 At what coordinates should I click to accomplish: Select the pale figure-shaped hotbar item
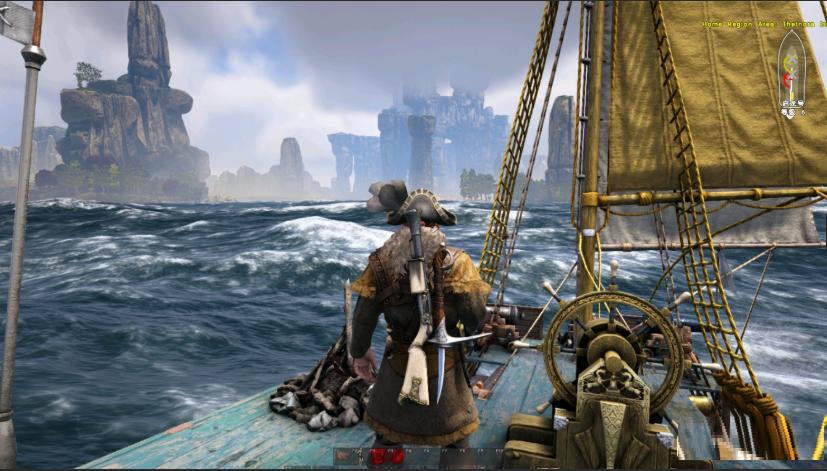point(360,457)
